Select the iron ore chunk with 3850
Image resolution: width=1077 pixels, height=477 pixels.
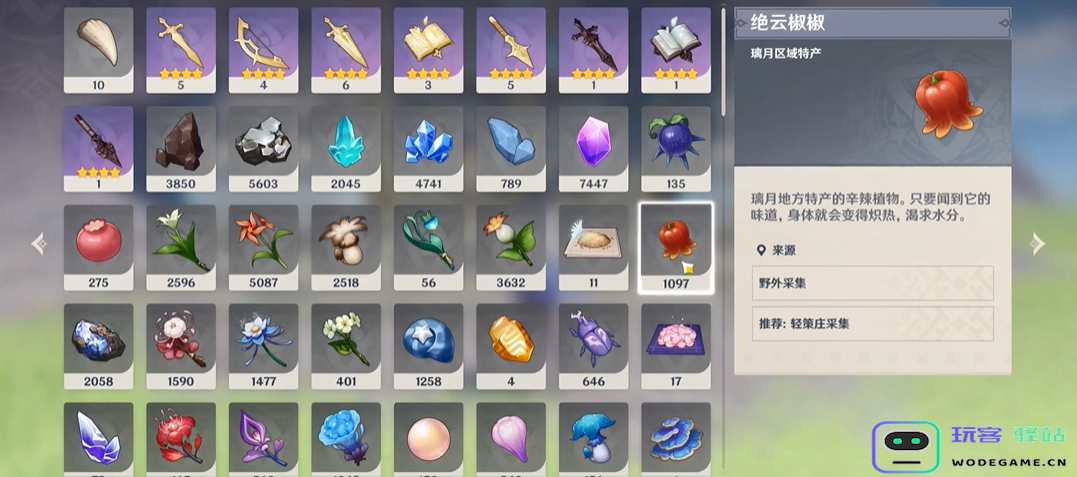(181, 147)
